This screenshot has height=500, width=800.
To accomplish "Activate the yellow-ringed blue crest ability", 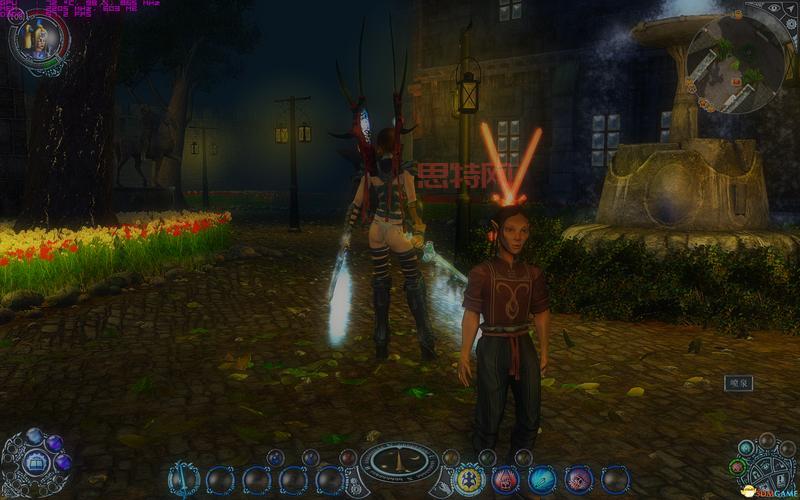I will (x=469, y=479).
